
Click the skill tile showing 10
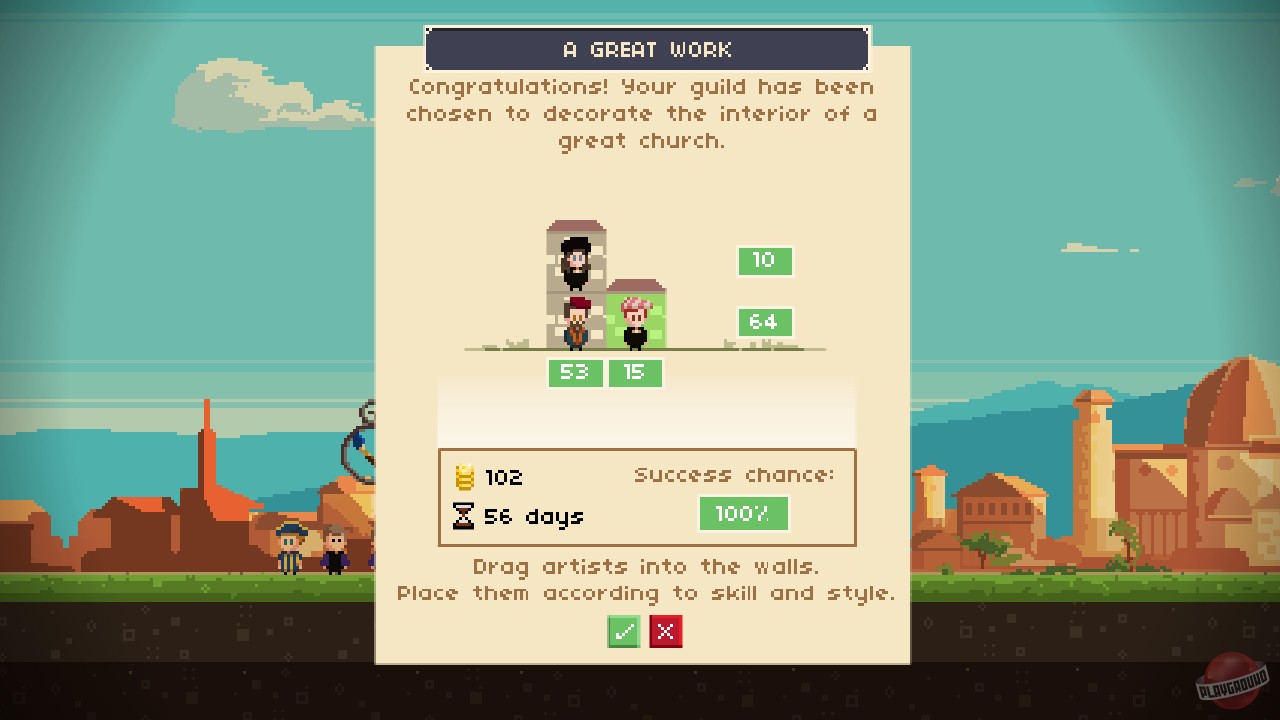[765, 260]
